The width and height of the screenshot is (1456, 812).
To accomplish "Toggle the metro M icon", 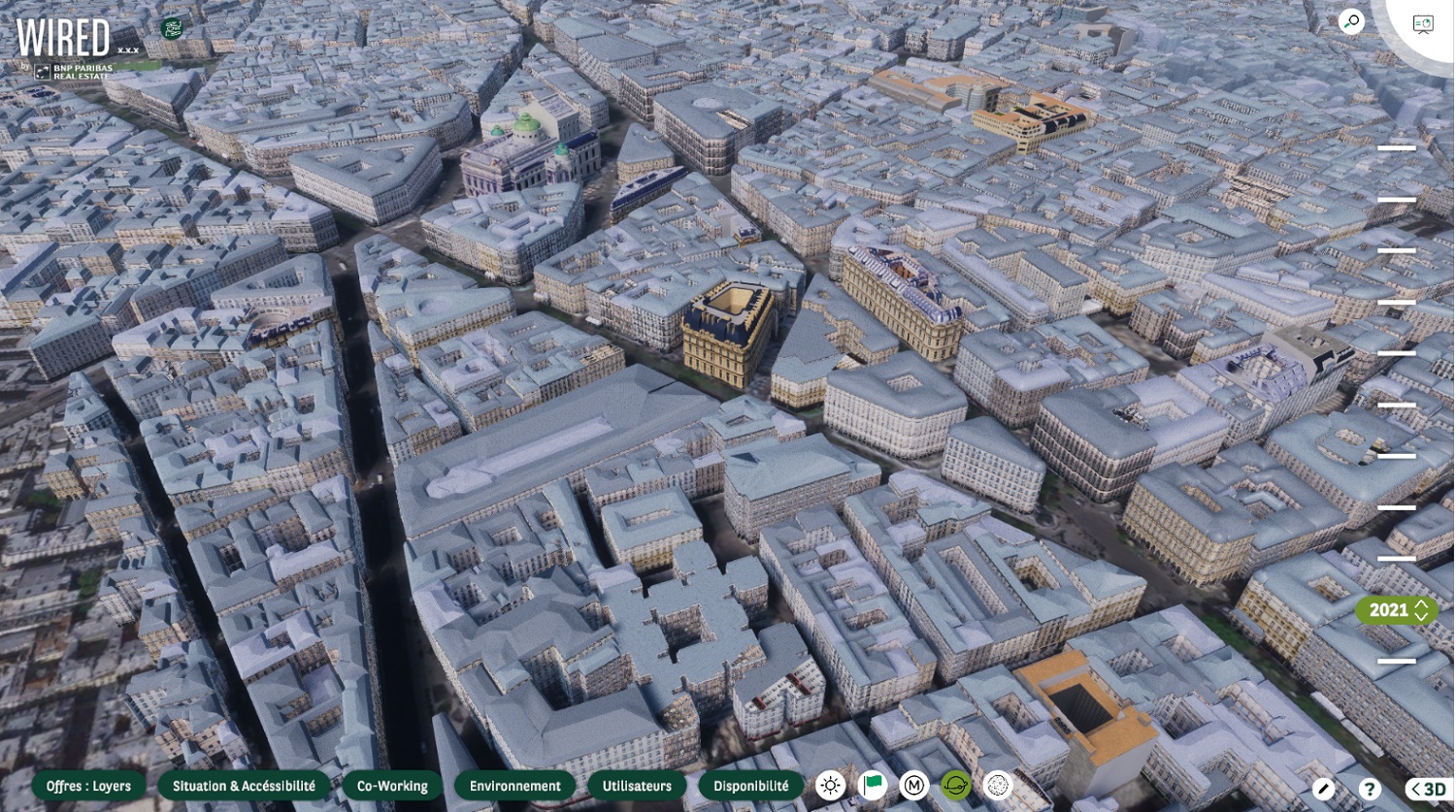I will pos(913,786).
